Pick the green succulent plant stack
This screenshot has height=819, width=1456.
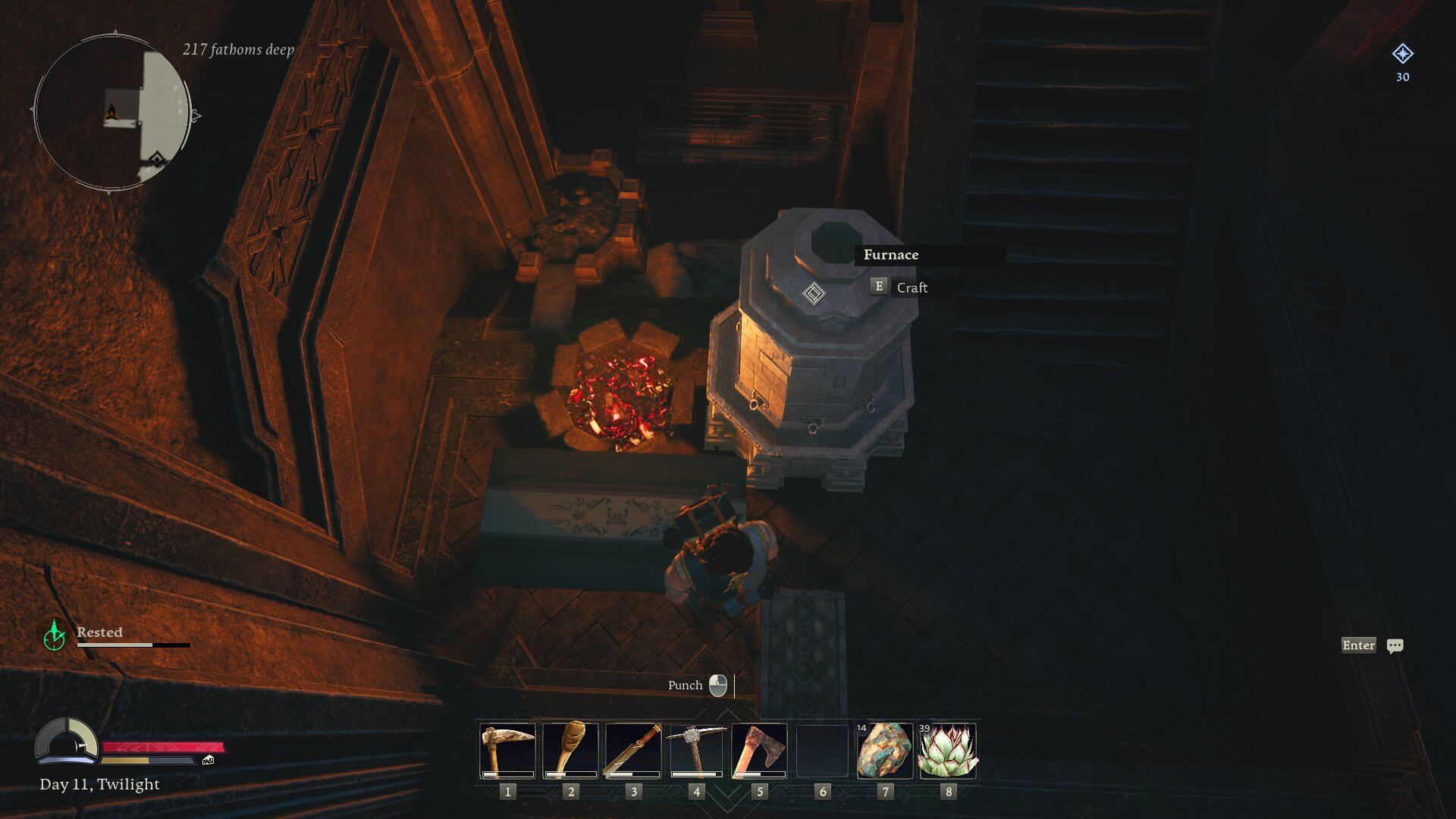947,751
